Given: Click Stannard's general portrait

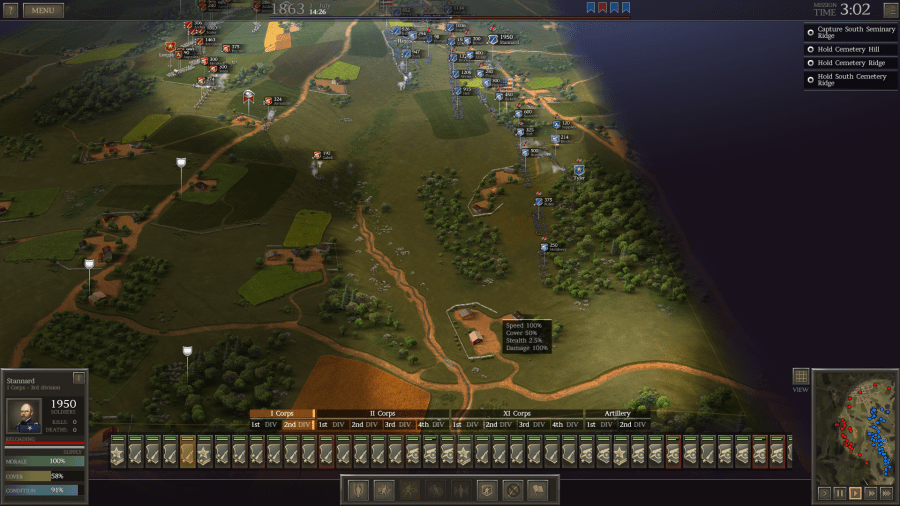Looking at the screenshot, I should (x=24, y=416).
